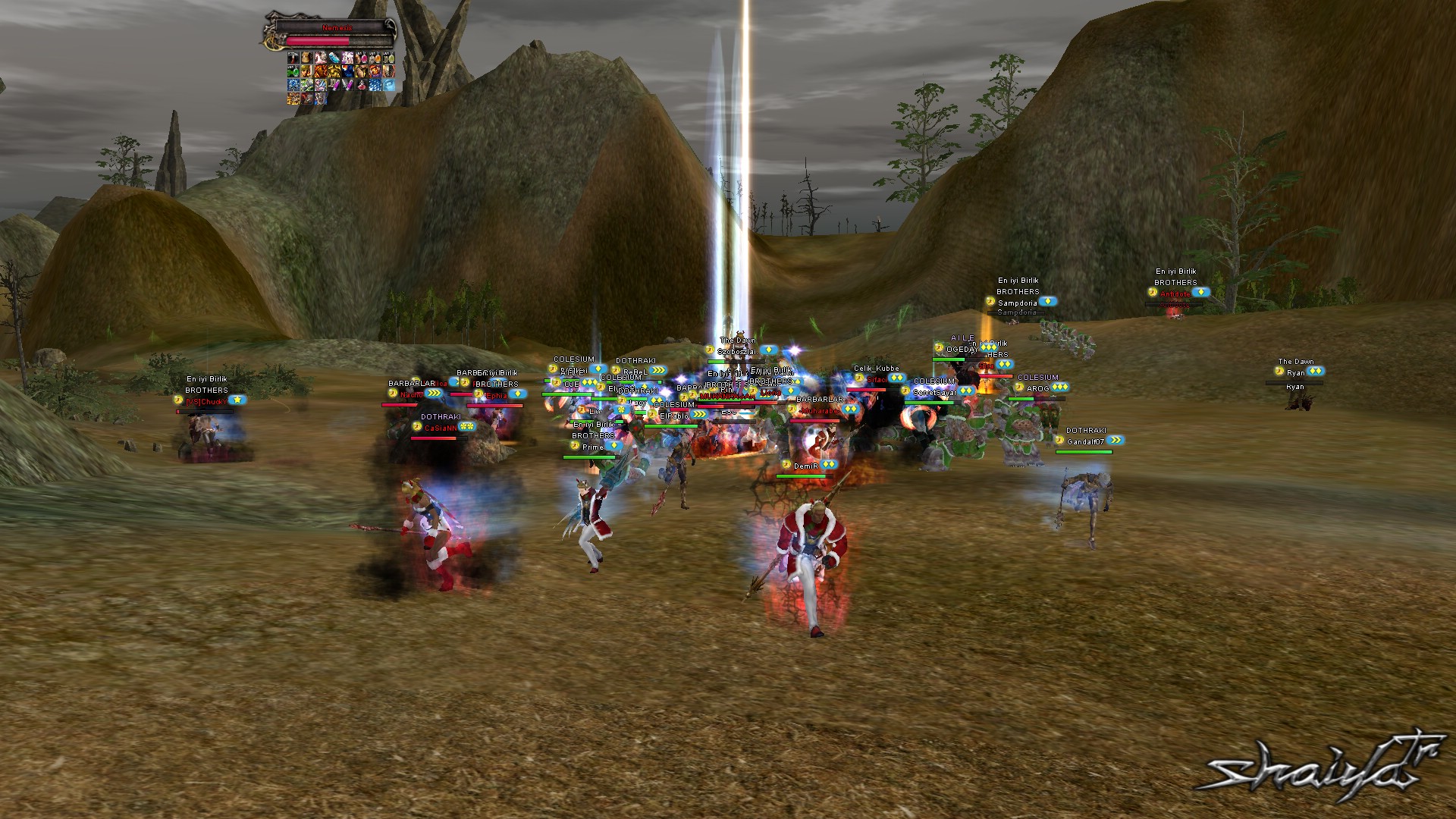Viewport: 1456px width, 819px height.
Task: Select the orange potion buff icon
Action: click(x=375, y=58)
